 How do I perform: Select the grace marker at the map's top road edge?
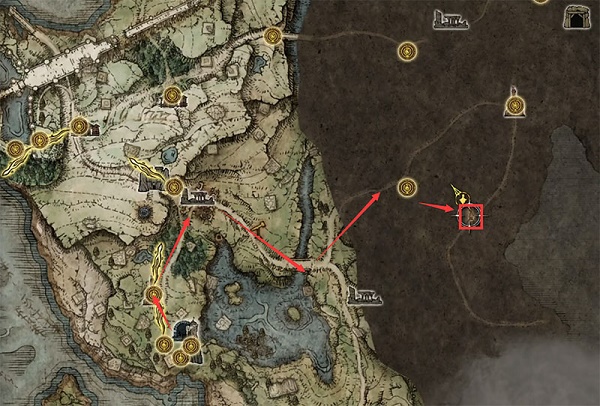[x=273, y=36]
